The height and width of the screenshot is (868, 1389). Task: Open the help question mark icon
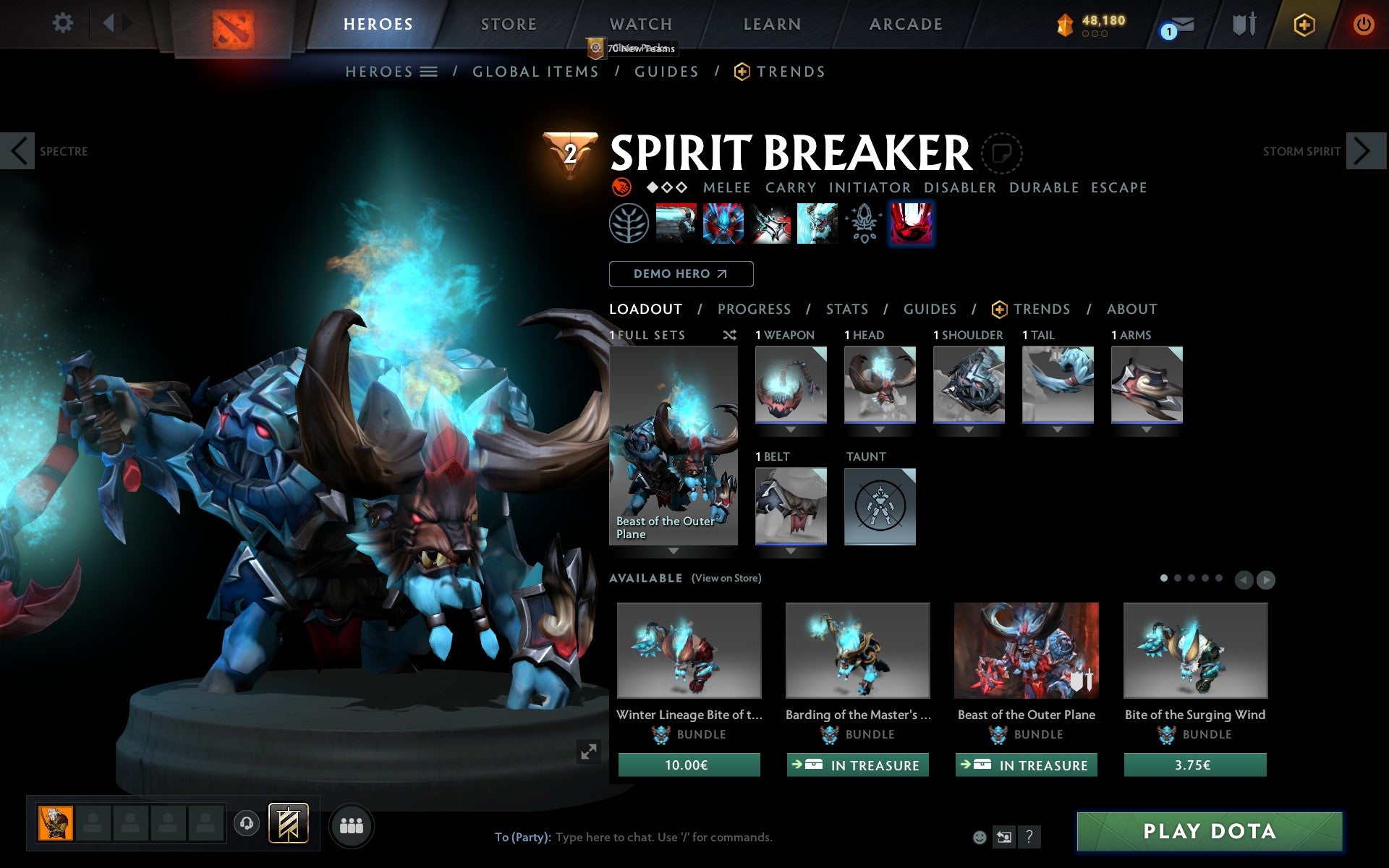[1029, 837]
